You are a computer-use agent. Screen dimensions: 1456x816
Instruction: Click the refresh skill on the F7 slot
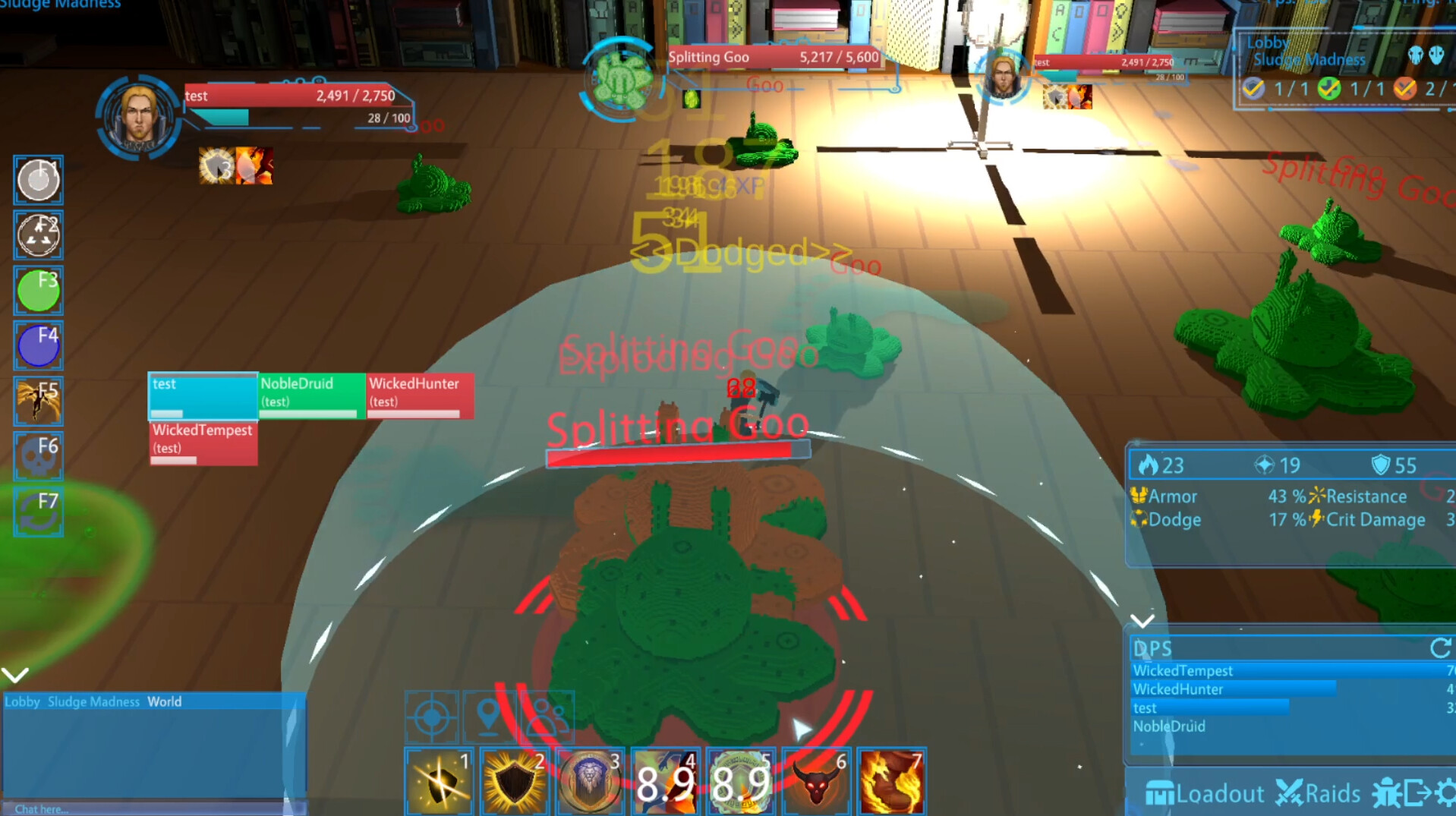click(x=38, y=511)
